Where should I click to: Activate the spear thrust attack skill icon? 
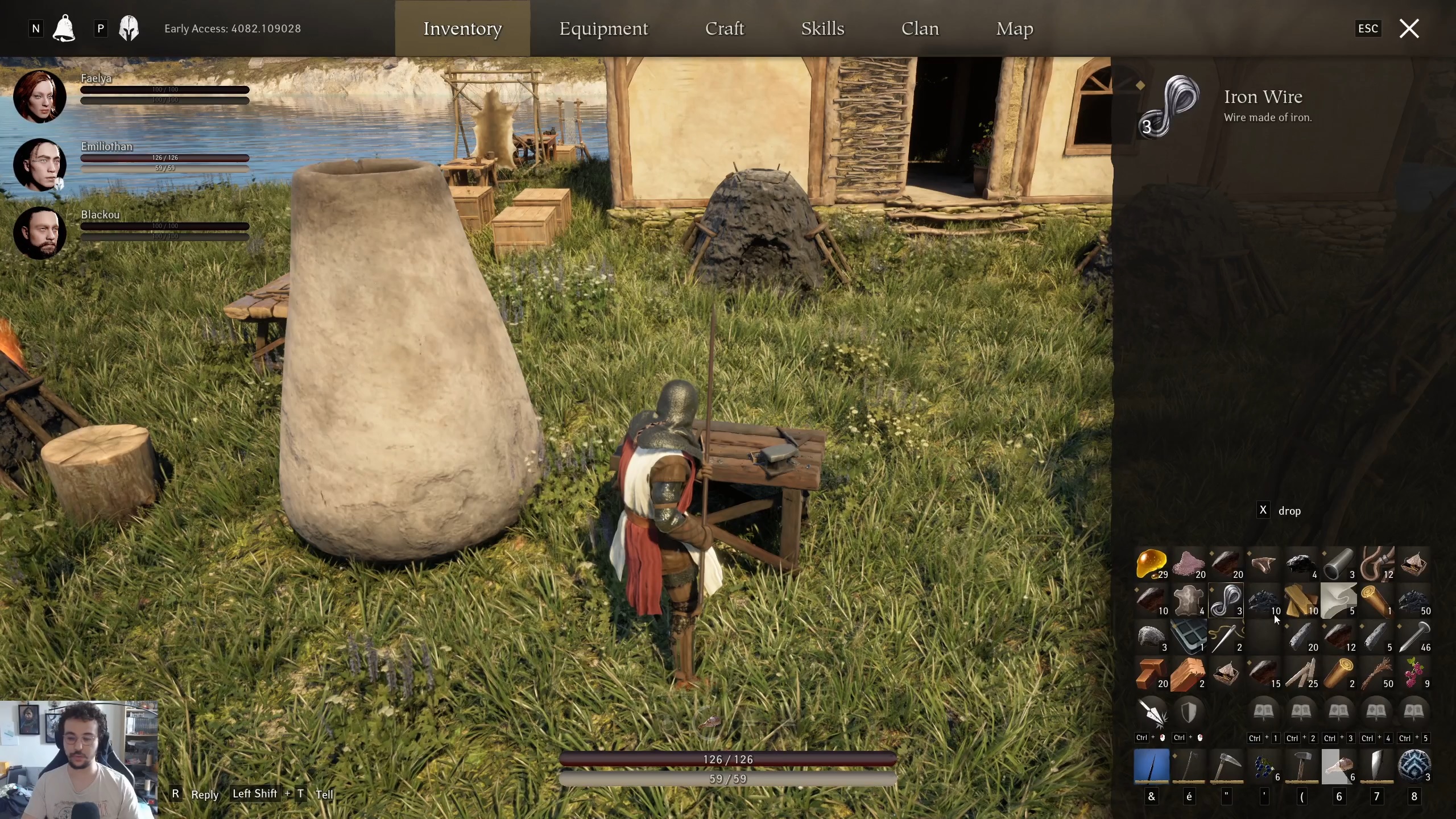[x=1151, y=712]
